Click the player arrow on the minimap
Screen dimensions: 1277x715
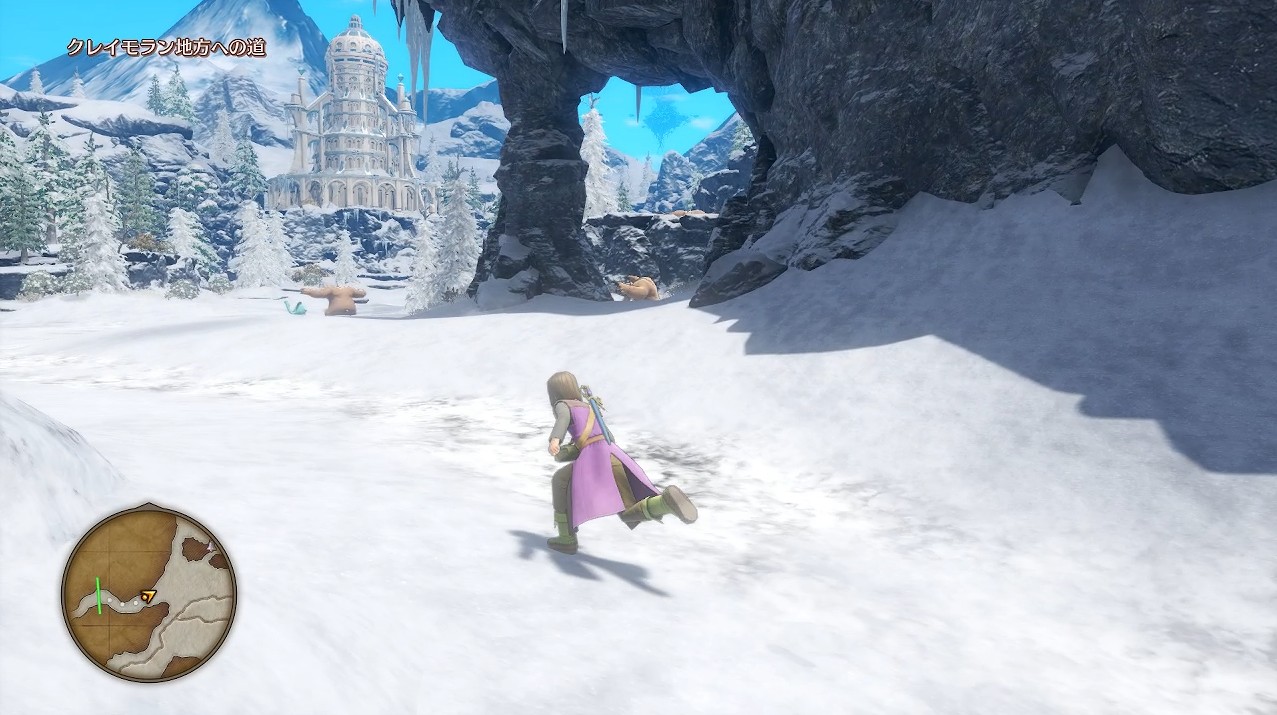pyautogui.click(x=149, y=597)
